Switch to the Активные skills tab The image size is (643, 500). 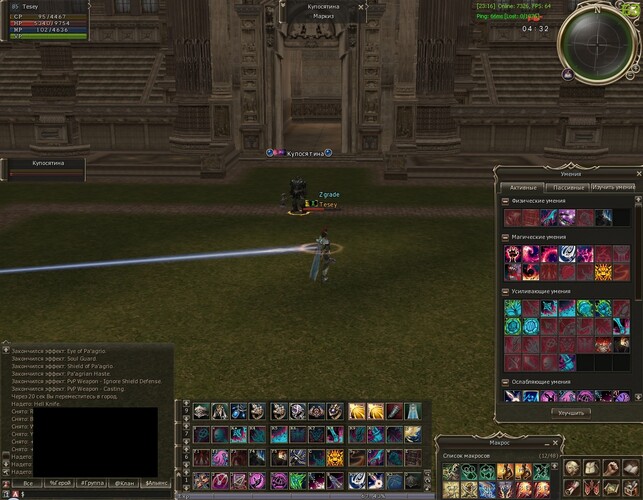(x=523, y=187)
